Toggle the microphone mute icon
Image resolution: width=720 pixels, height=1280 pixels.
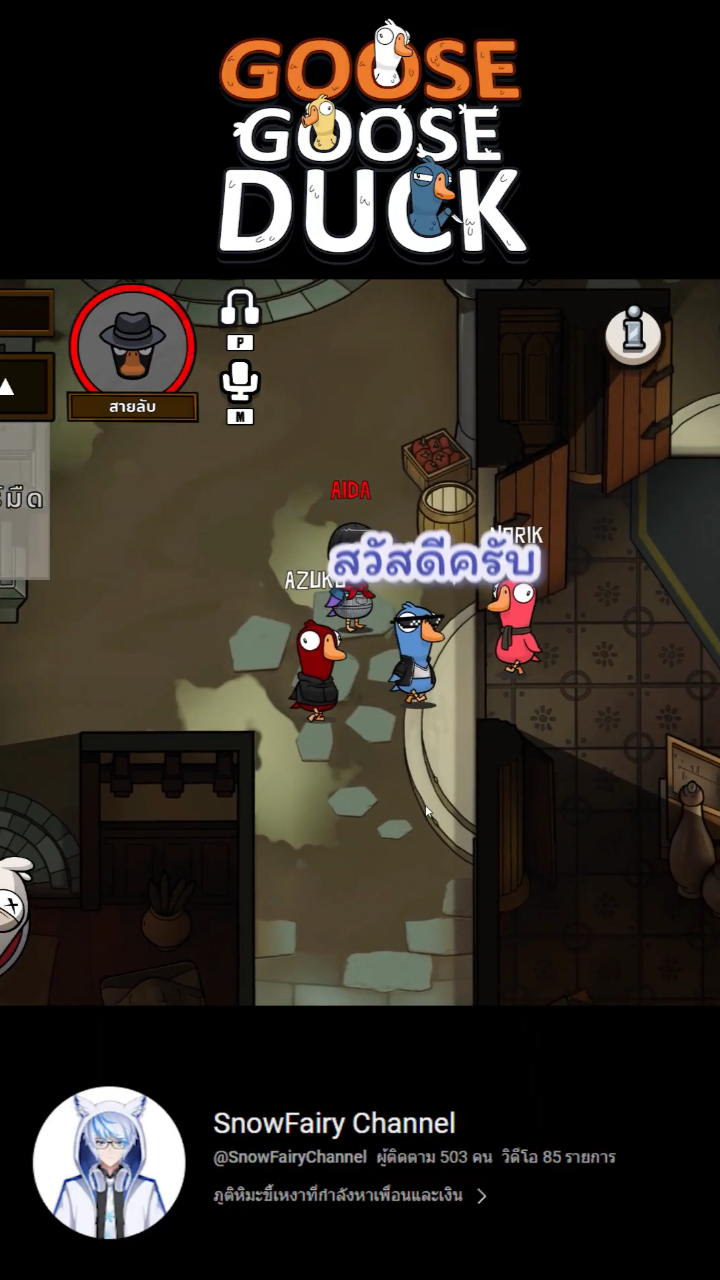pos(239,381)
